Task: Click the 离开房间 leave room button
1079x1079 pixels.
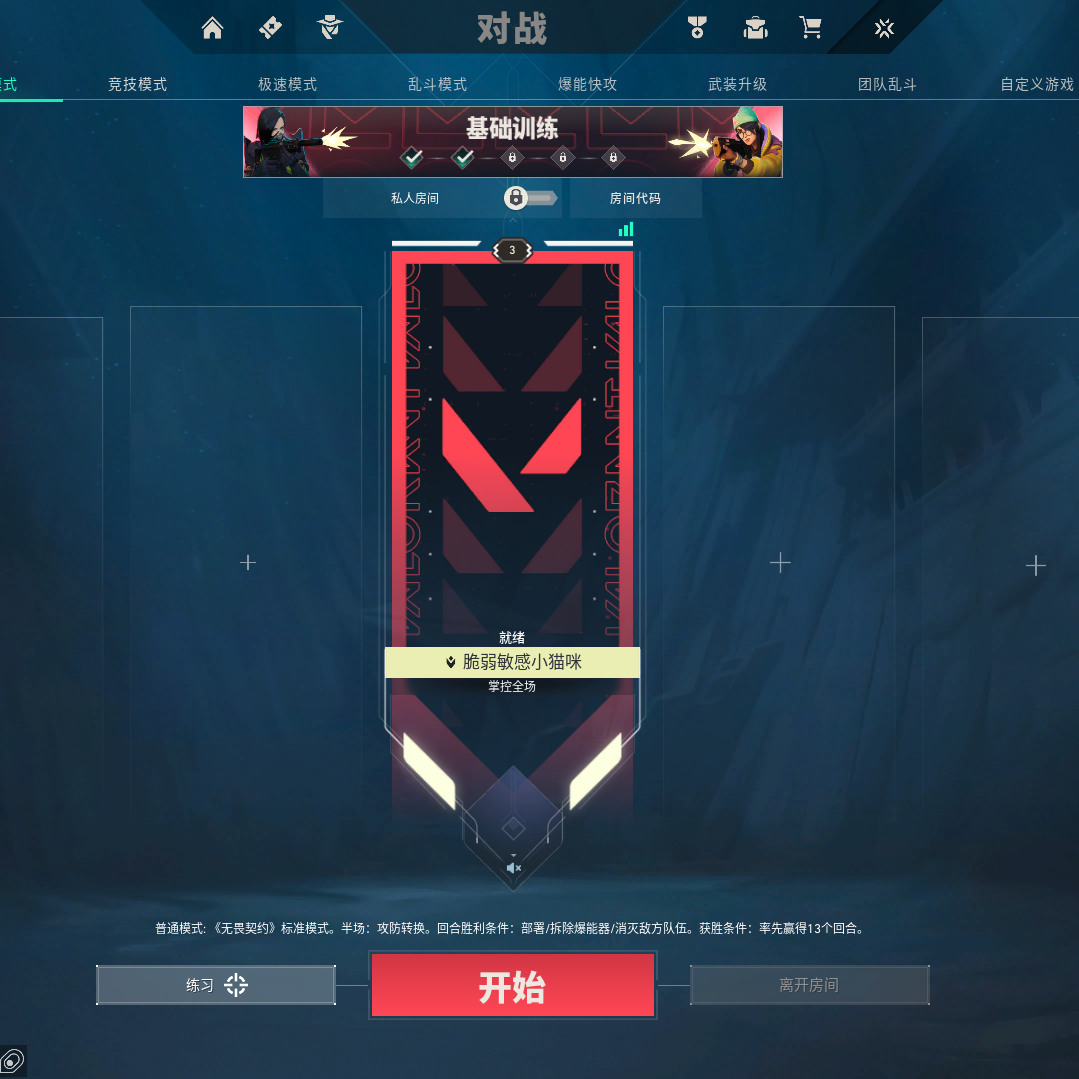Action: tap(809, 985)
